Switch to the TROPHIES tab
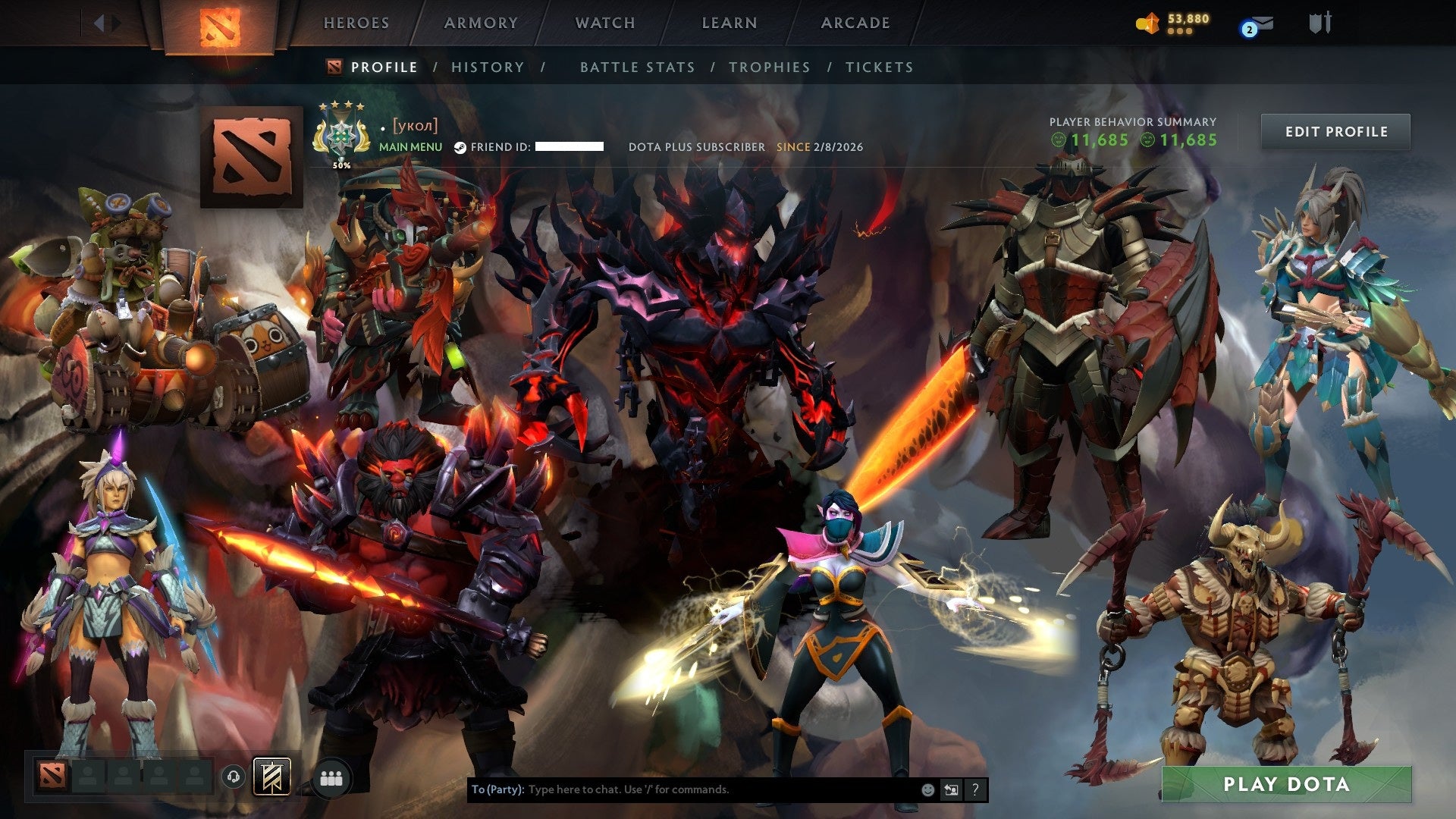This screenshot has height=819, width=1456. coord(770,67)
